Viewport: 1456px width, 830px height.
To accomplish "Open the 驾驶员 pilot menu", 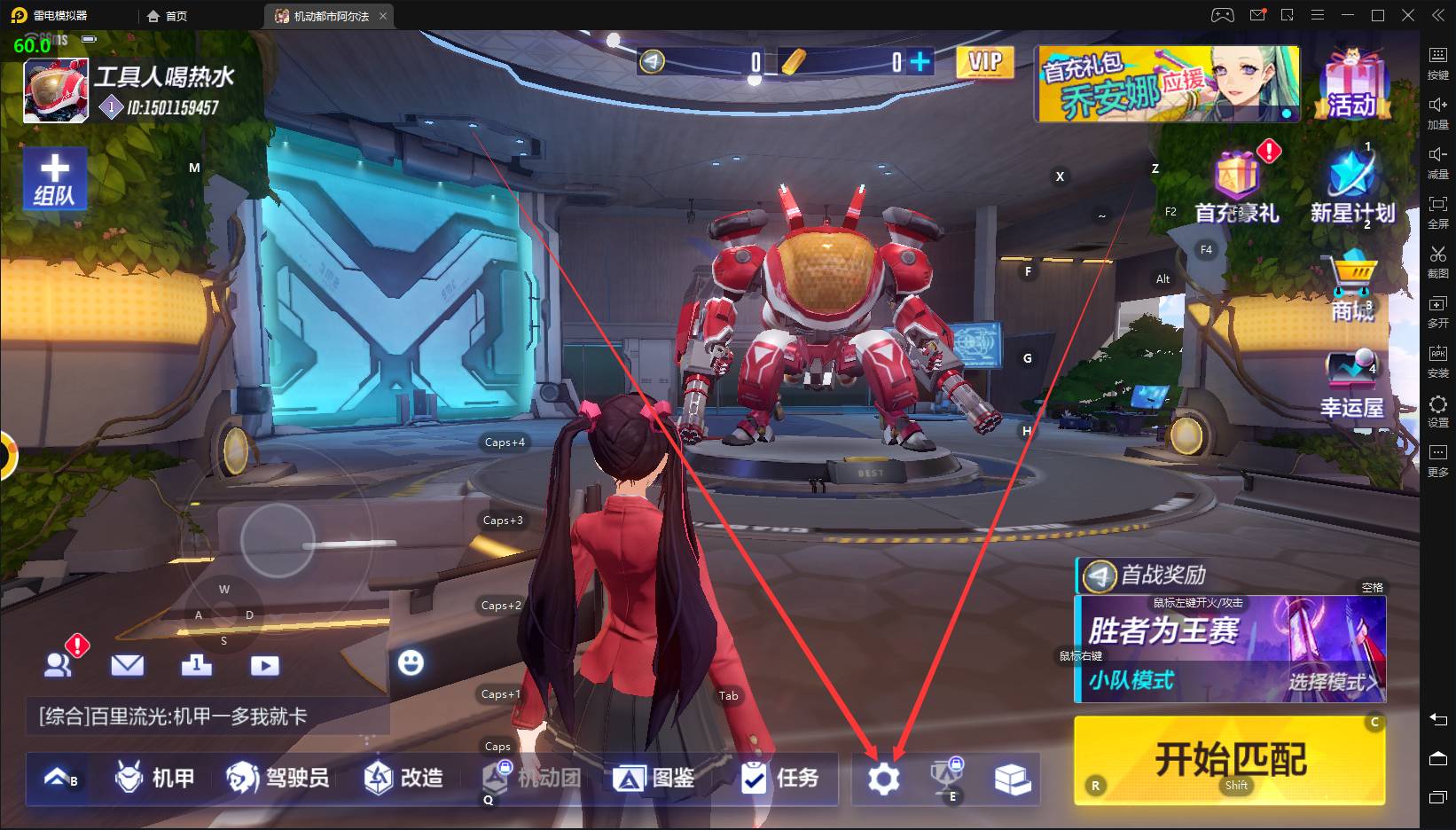I will 278,778.
